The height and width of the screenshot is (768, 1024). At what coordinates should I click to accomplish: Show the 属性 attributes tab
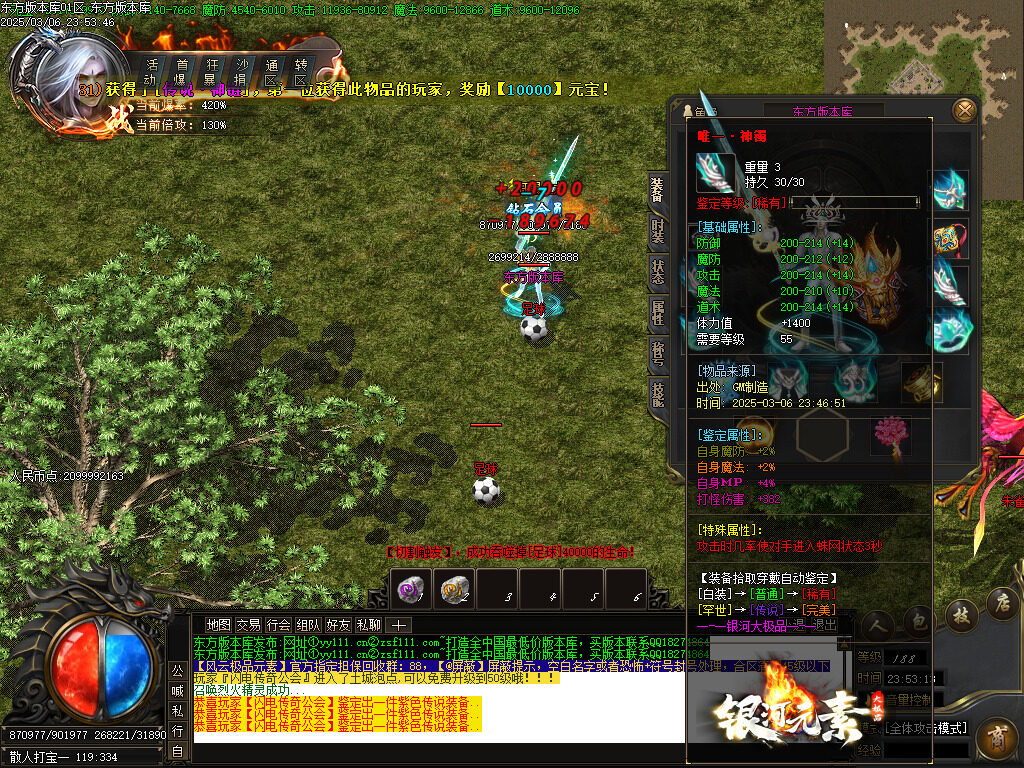pyautogui.click(x=657, y=313)
